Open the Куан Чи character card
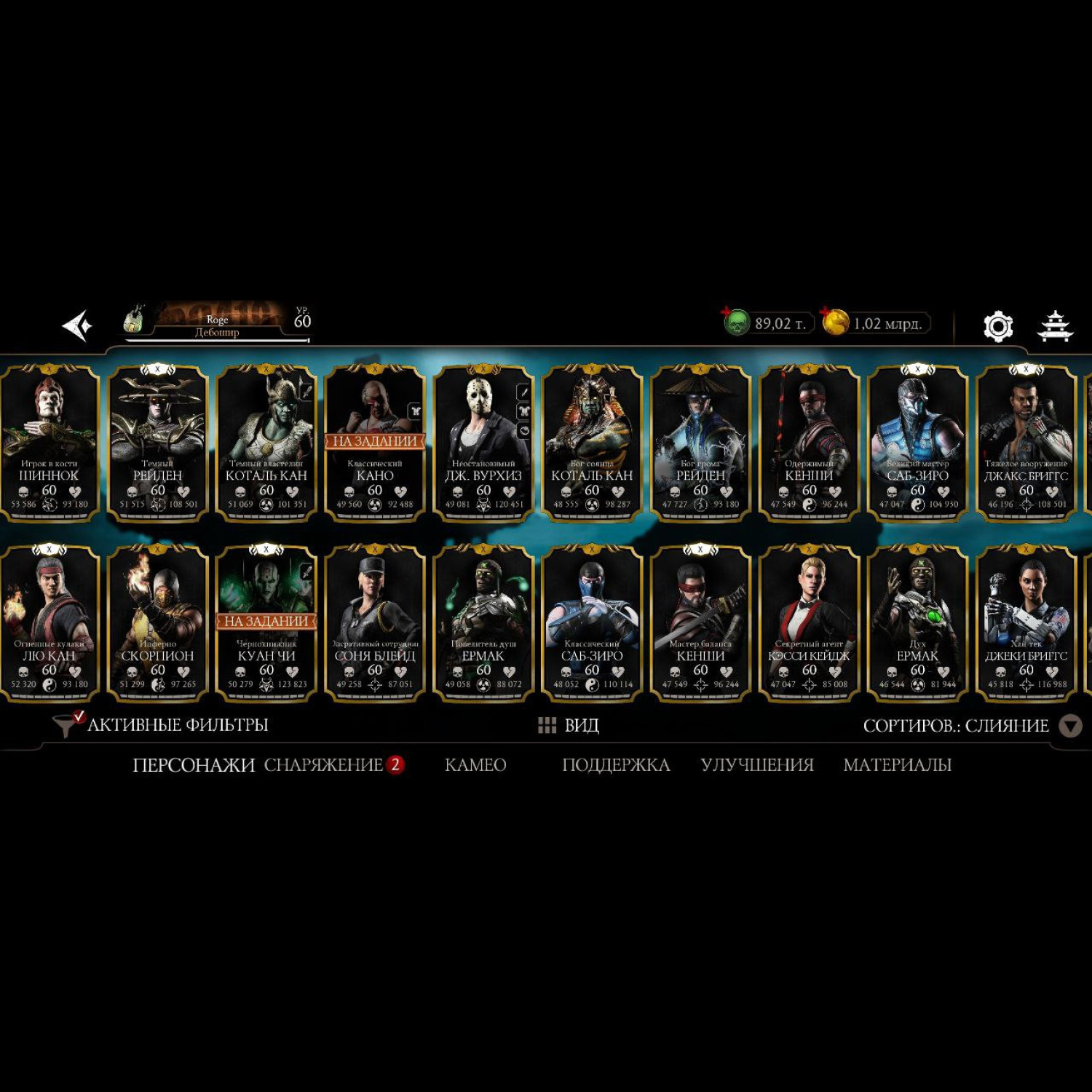The width and height of the screenshot is (1092, 1092). [266, 623]
